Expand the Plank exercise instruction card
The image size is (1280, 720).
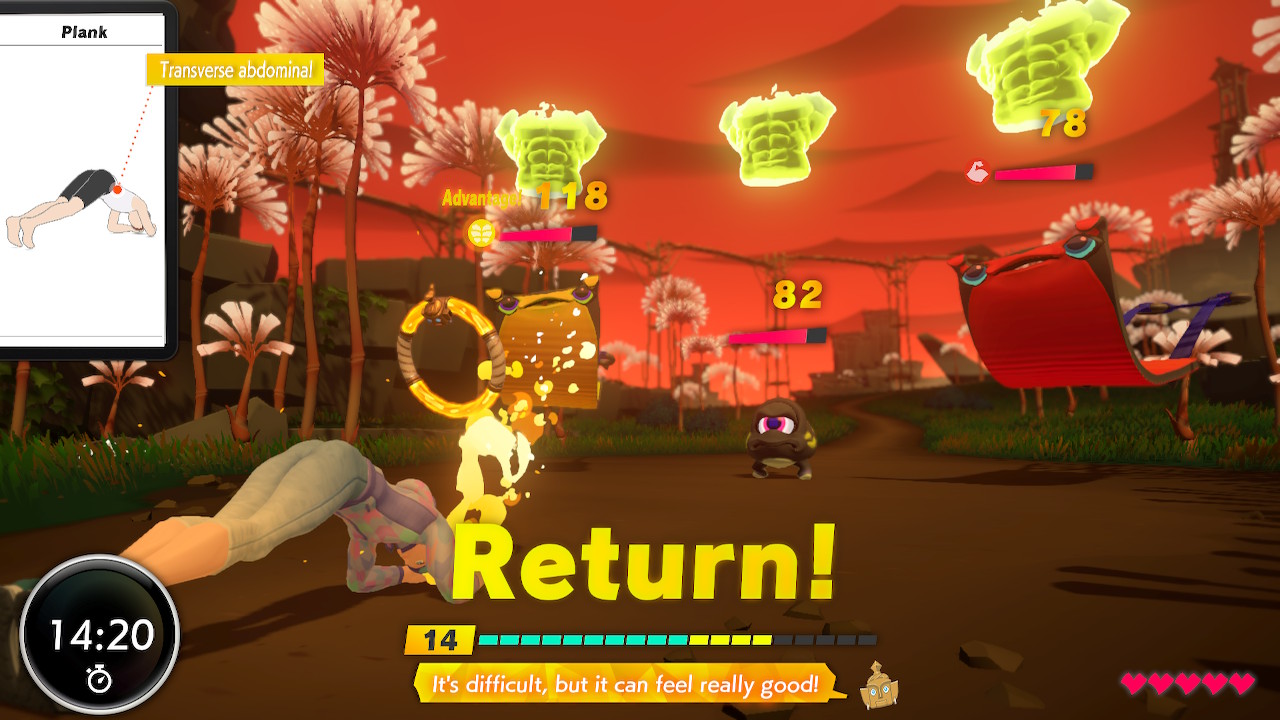80,200
